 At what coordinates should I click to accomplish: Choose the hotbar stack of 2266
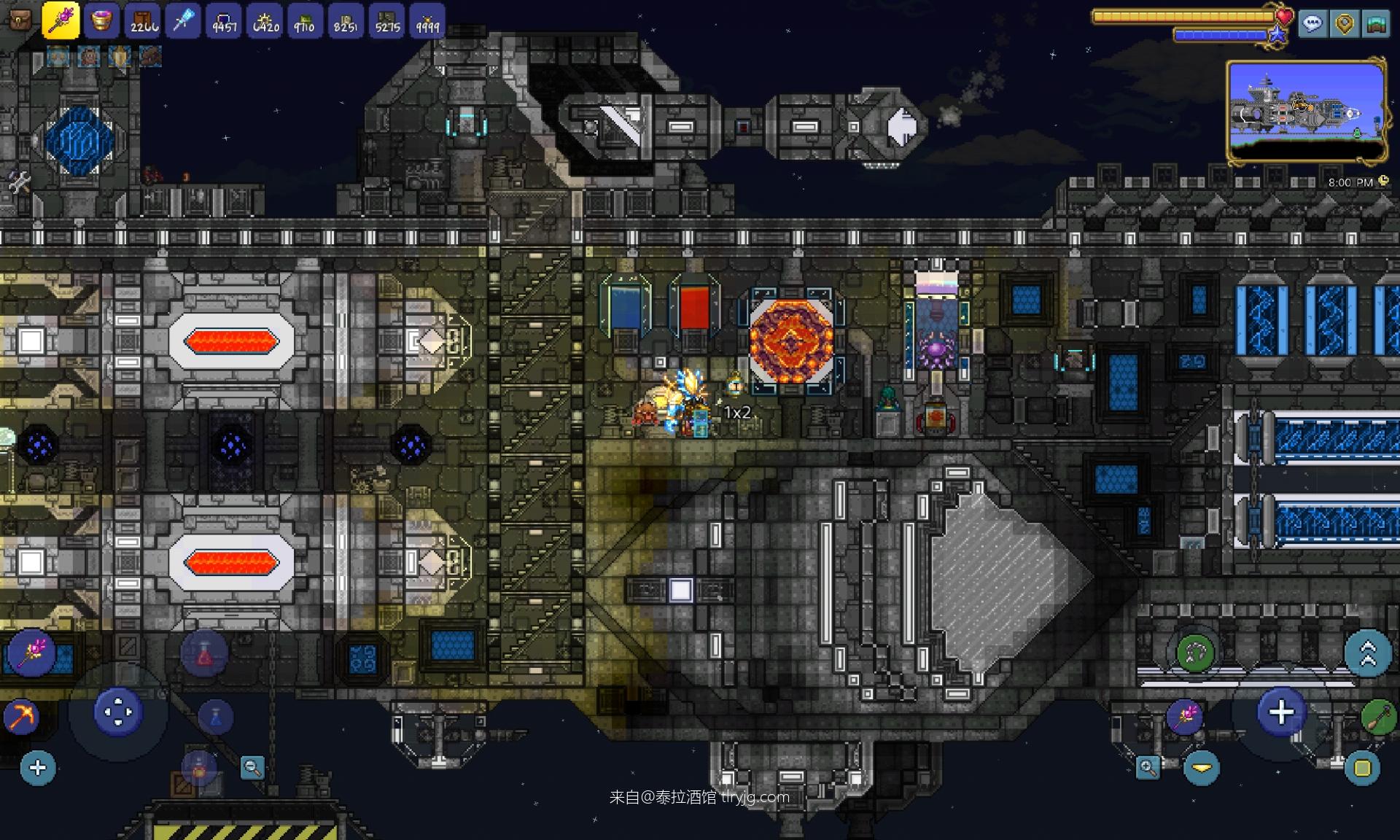coord(143,20)
